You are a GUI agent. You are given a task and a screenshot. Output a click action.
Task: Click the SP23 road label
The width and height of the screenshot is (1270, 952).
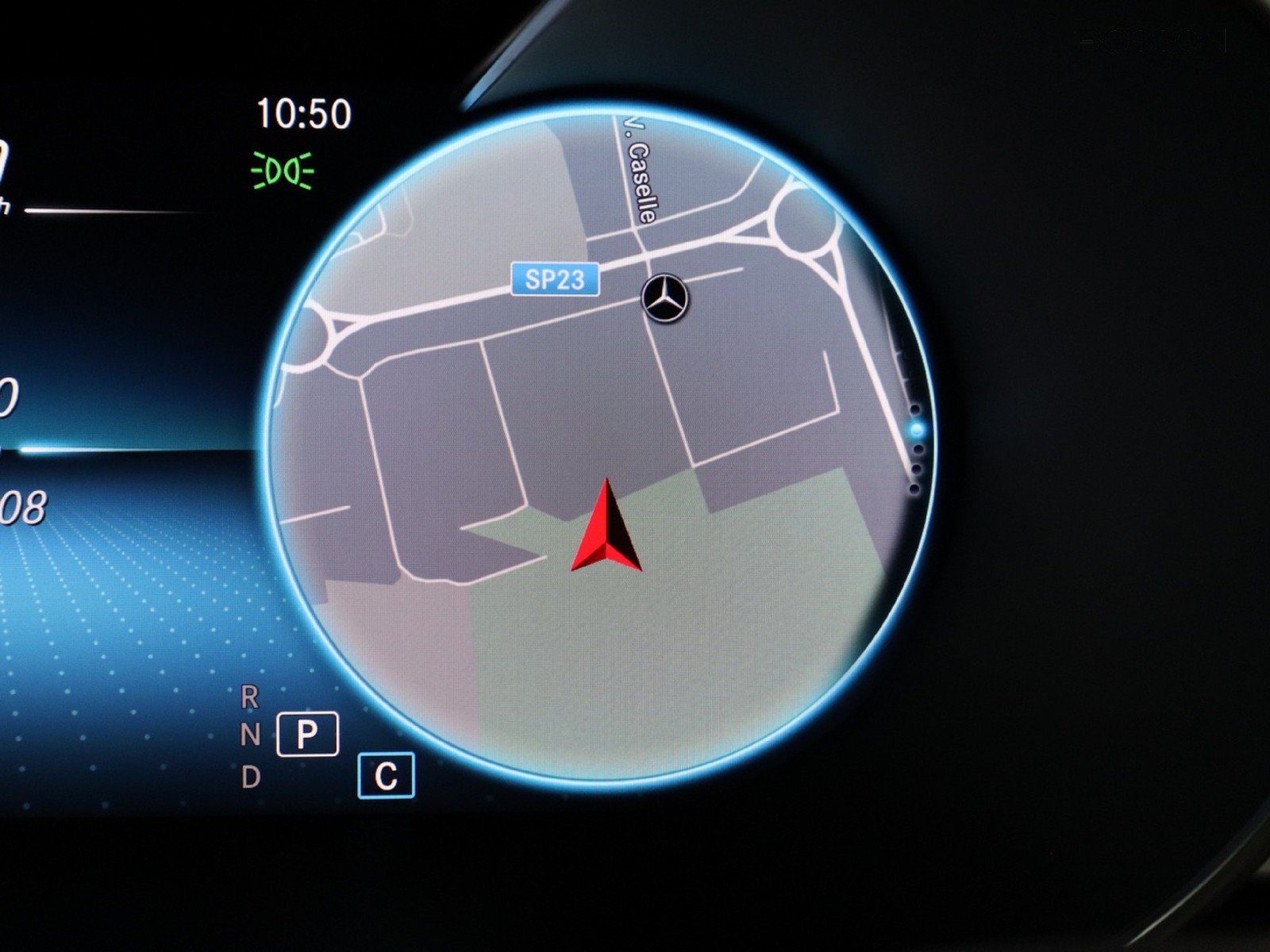click(x=555, y=279)
